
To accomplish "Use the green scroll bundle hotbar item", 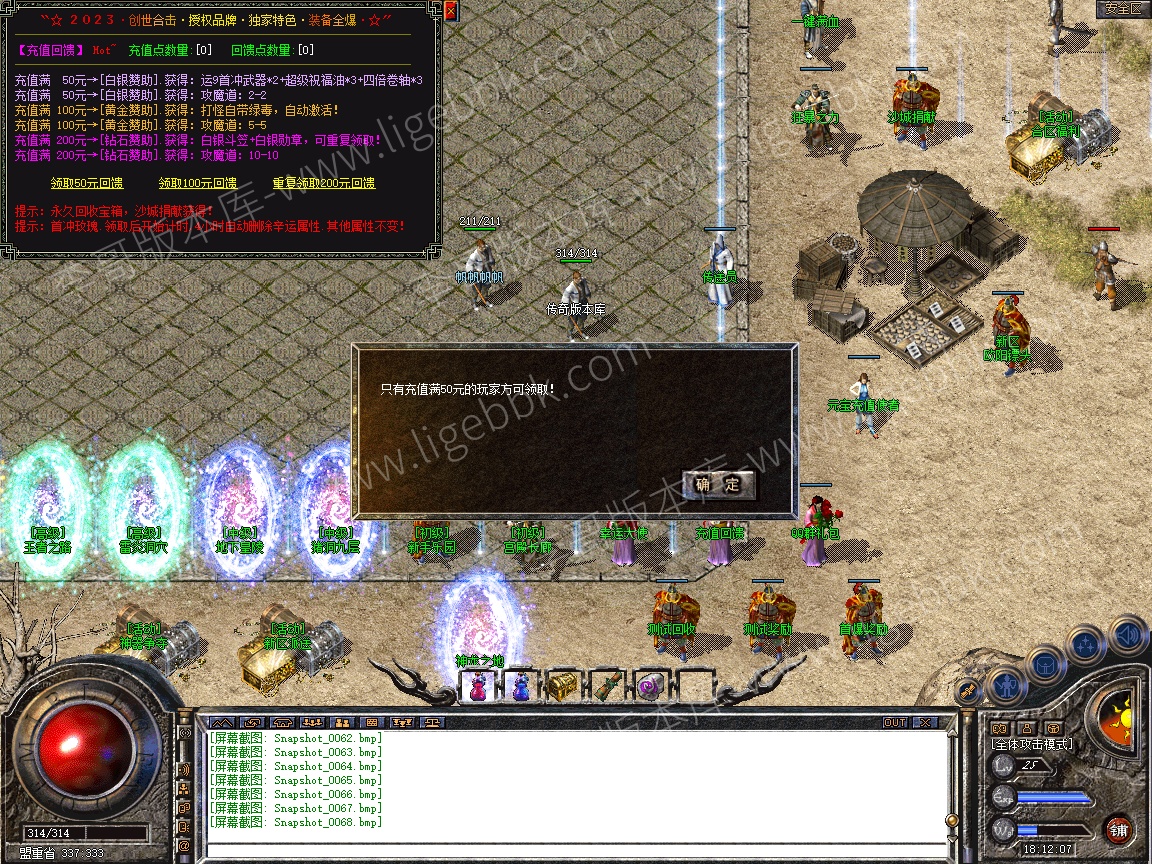I will click(x=607, y=686).
